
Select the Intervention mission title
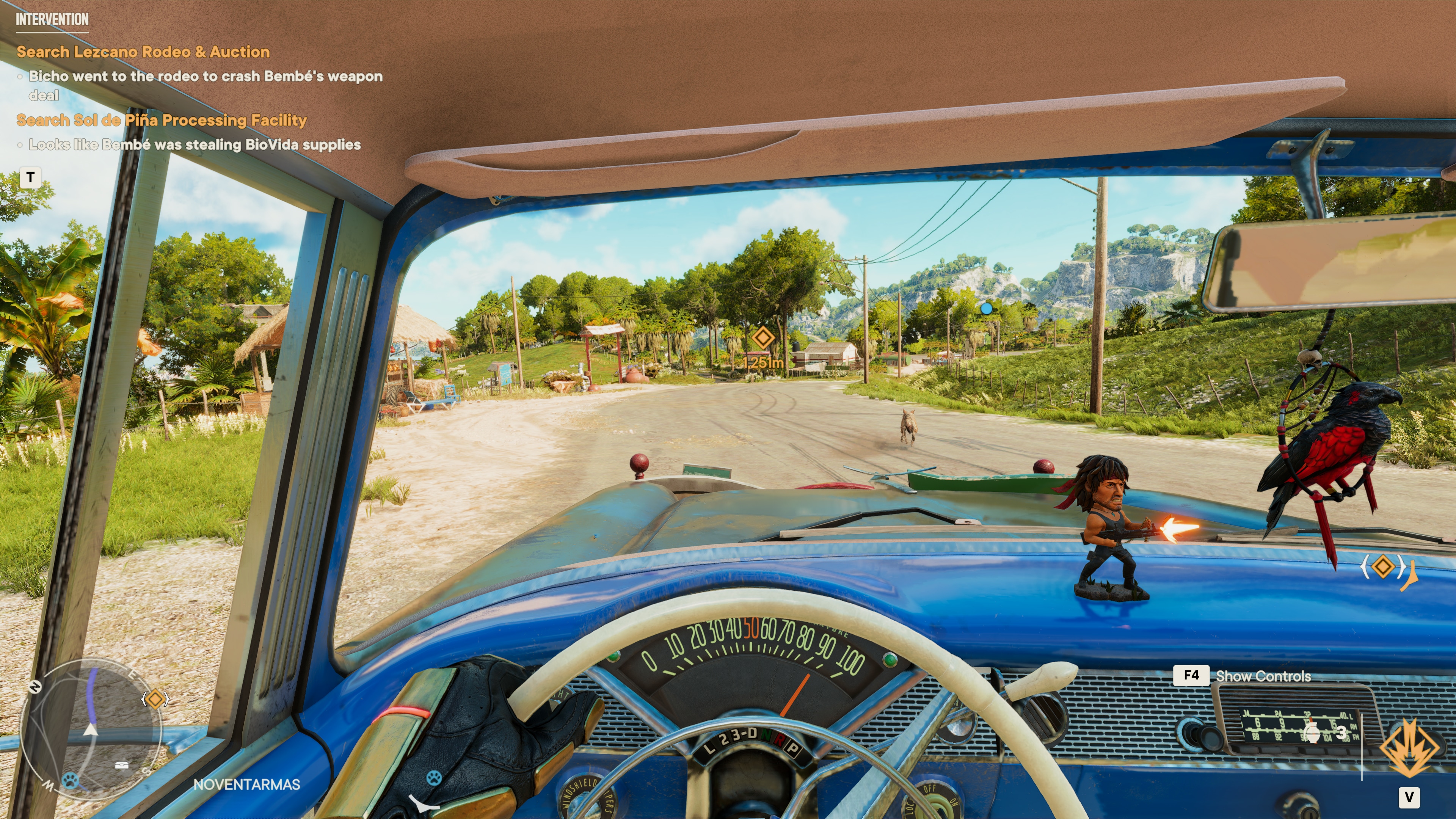52,19
